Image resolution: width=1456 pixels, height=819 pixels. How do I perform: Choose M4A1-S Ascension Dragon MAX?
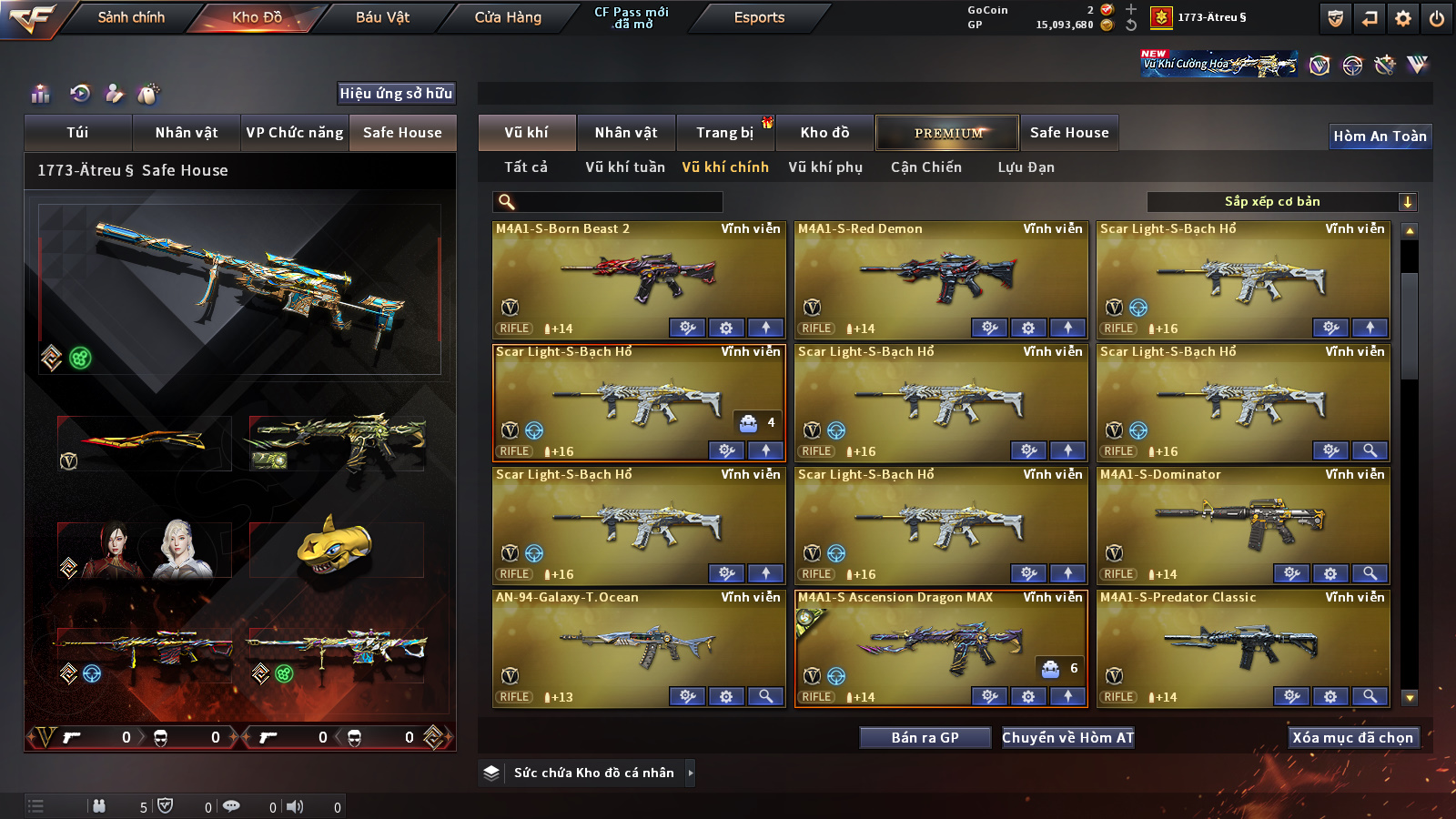tap(940, 646)
